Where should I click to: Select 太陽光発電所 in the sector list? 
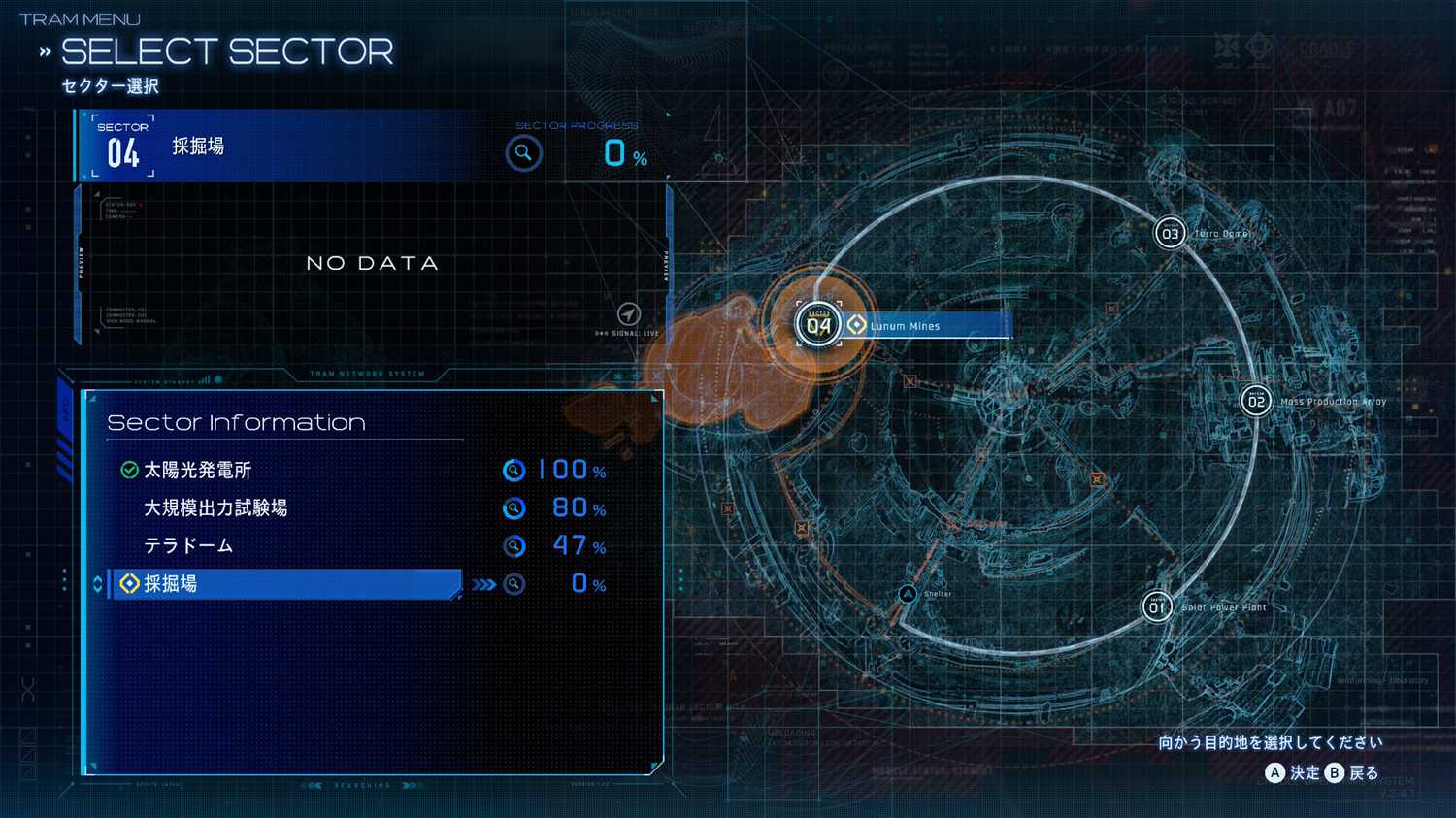click(x=198, y=471)
